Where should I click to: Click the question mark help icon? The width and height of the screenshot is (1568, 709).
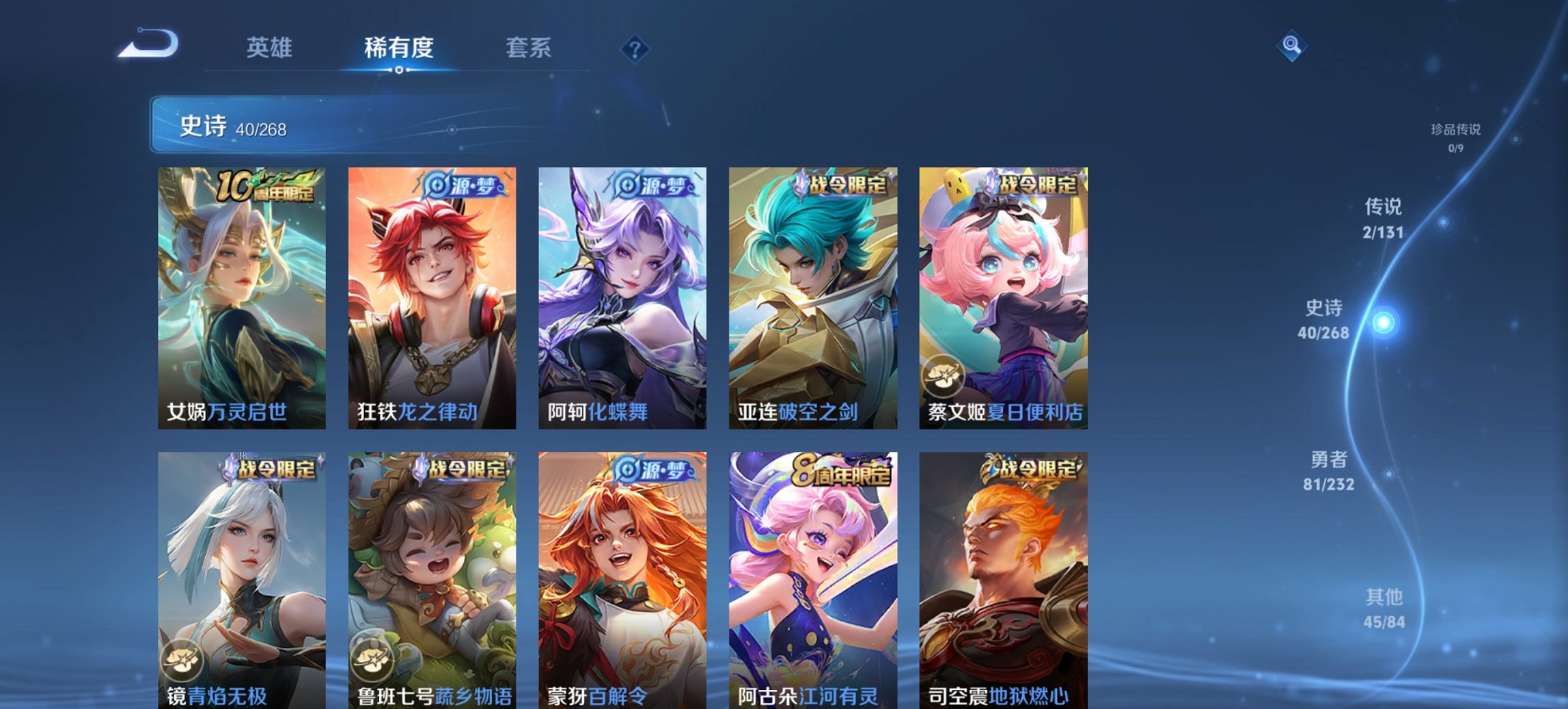[x=636, y=48]
